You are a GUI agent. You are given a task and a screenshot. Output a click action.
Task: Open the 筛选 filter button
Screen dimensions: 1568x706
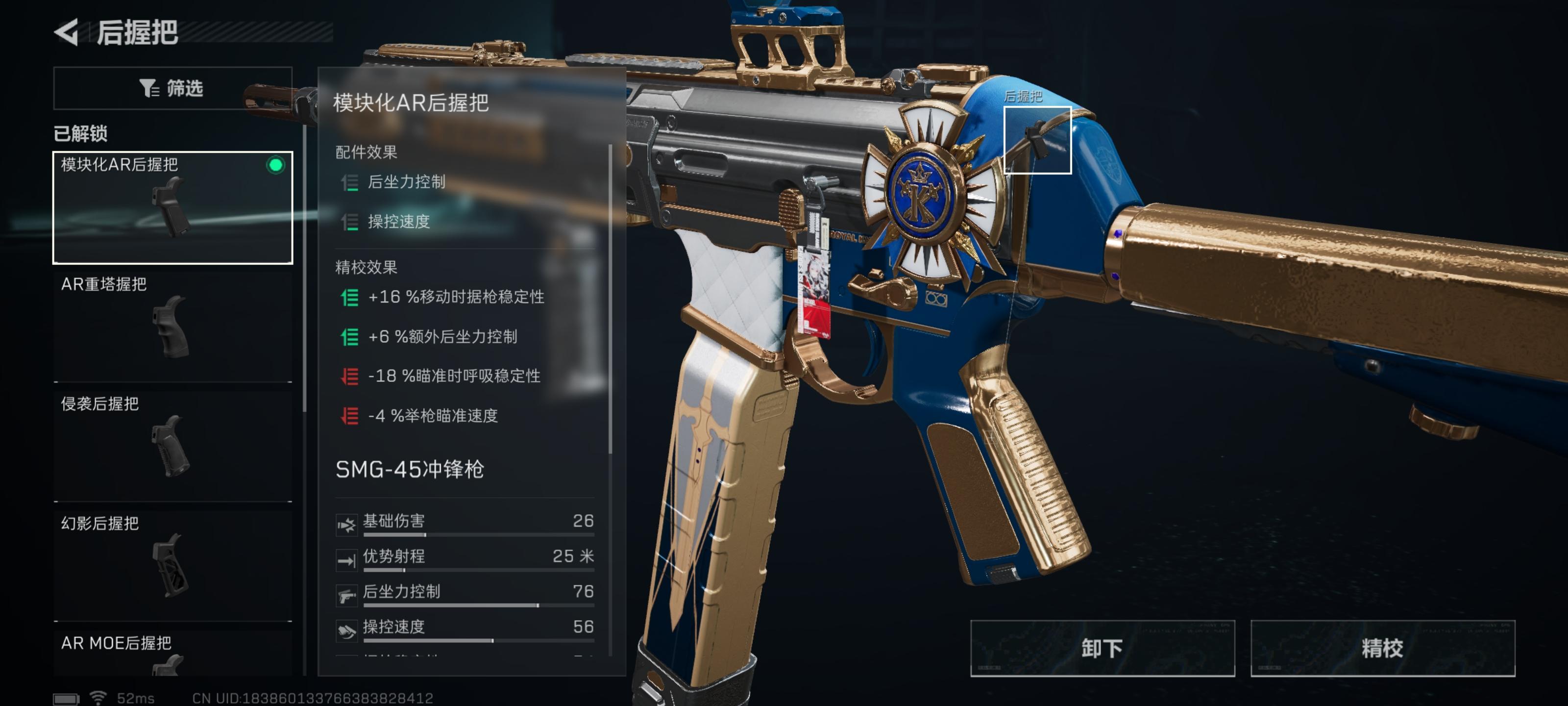[172, 88]
